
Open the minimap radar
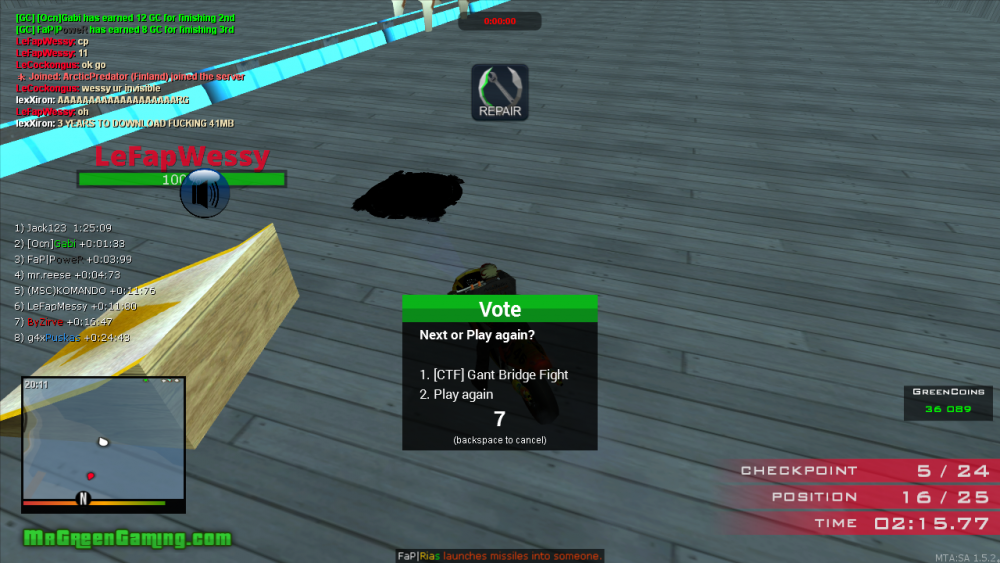click(x=103, y=443)
